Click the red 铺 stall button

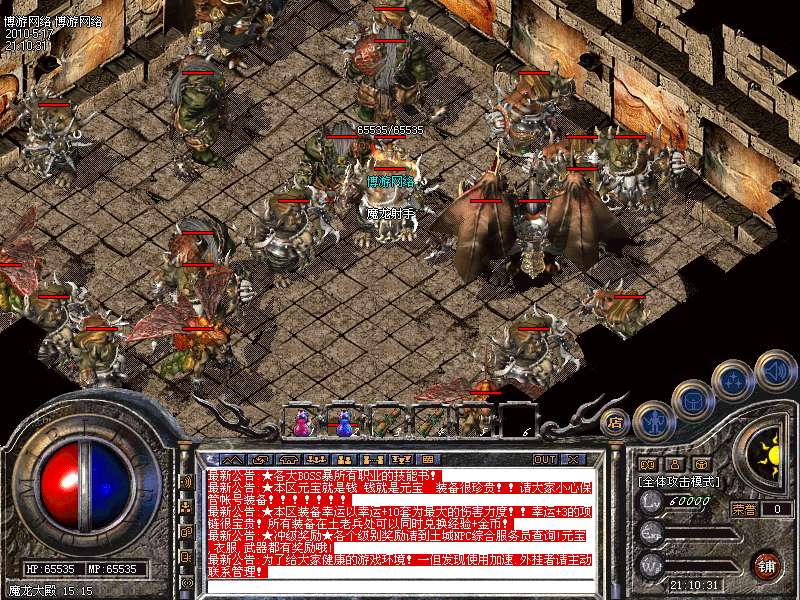coord(766,565)
